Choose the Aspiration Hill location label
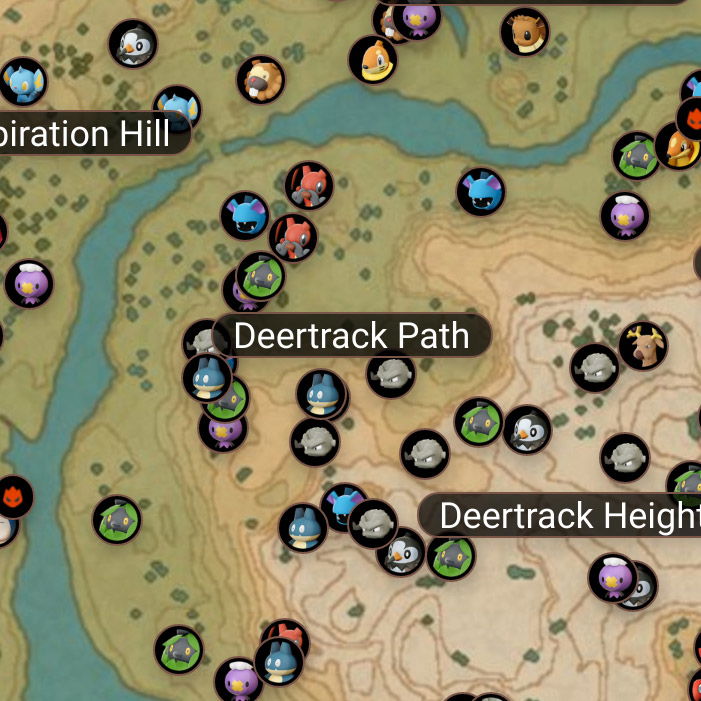This screenshot has width=701, height=701. [90, 134]
